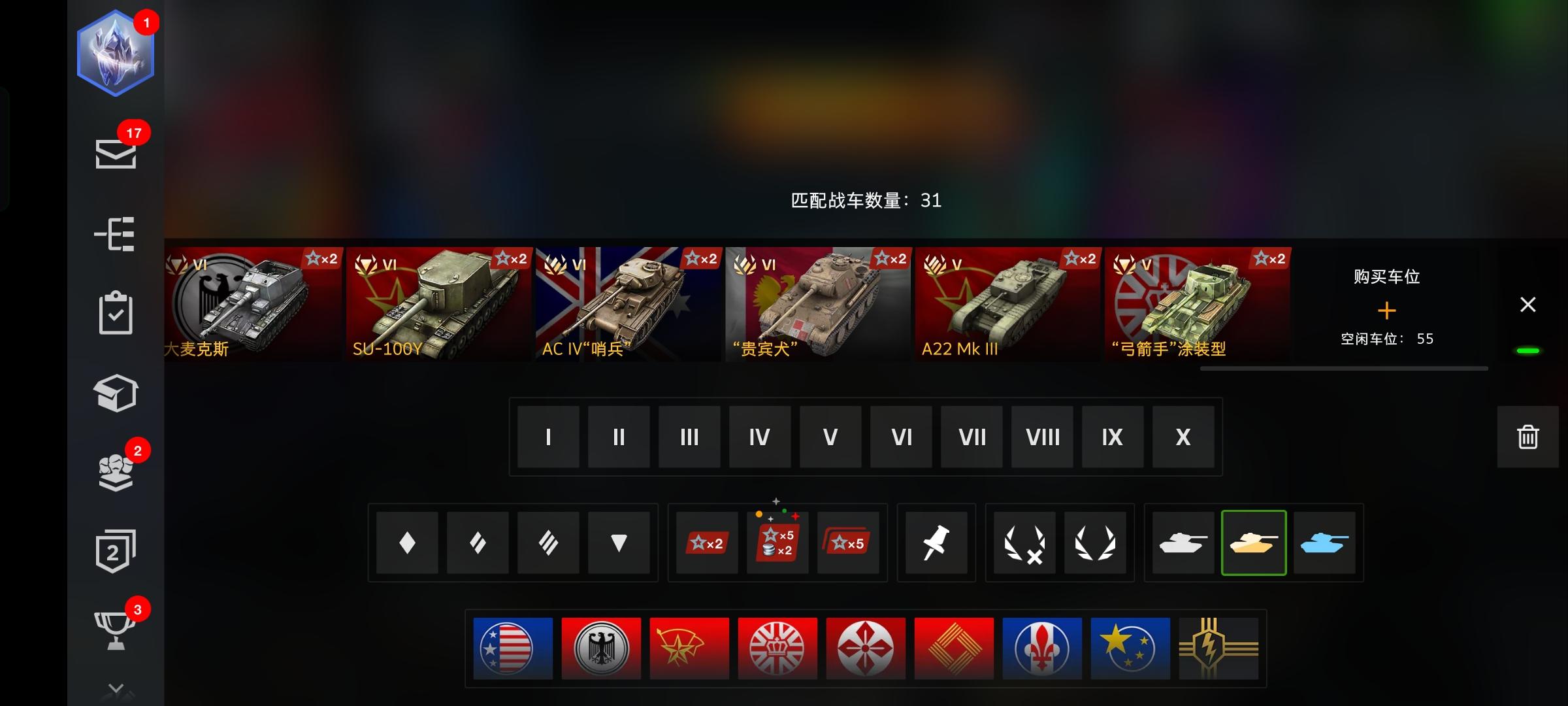This screenshot has height=706, width=1568.
Task: Select the pin filter icon
Action: tap(936, 543)
